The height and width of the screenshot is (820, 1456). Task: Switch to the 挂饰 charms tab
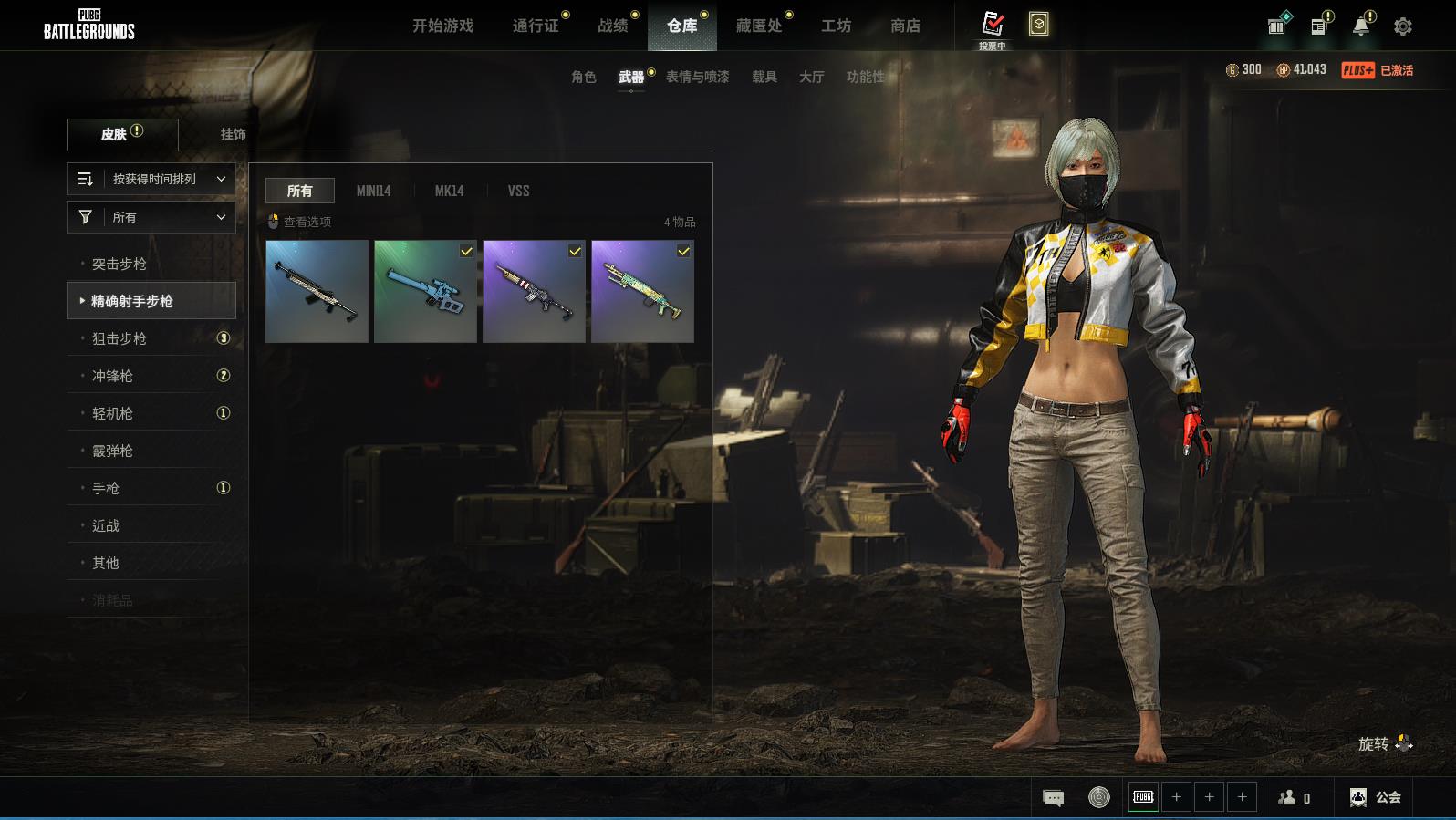(x=233, y=134)
